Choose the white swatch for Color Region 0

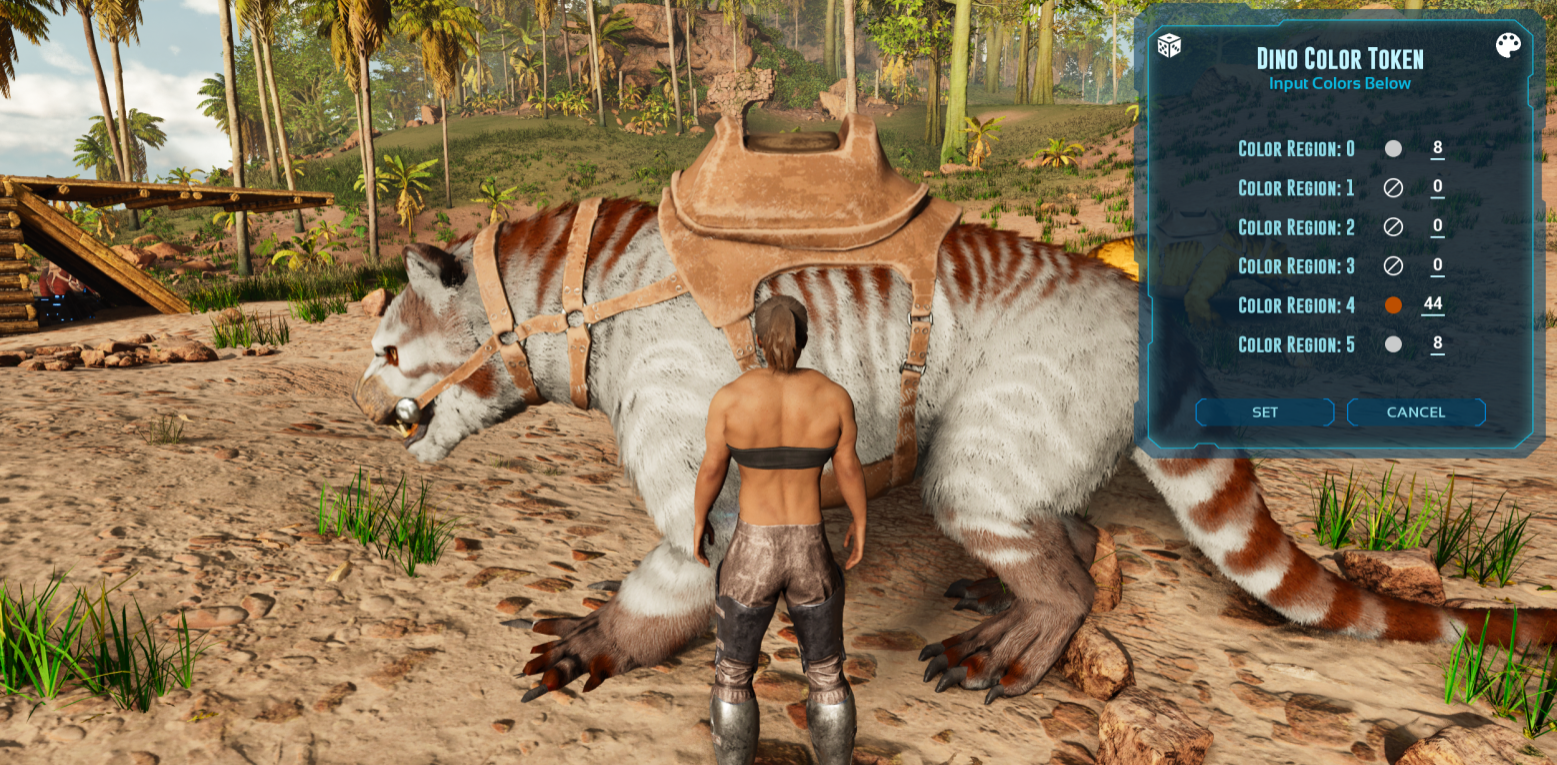[x=1393, y=149]
